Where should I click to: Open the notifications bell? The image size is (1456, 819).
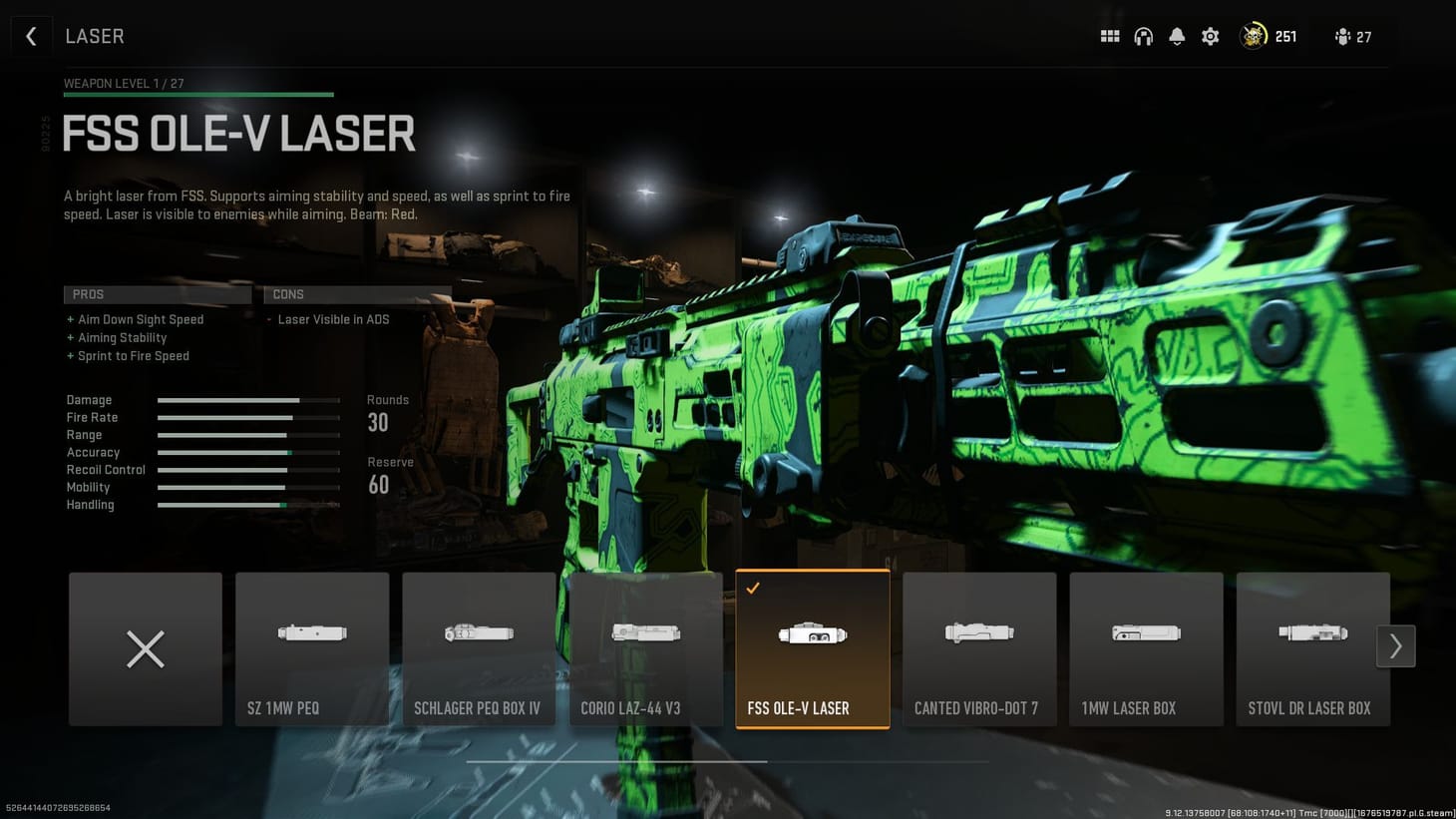click(x=1177, y=36)
